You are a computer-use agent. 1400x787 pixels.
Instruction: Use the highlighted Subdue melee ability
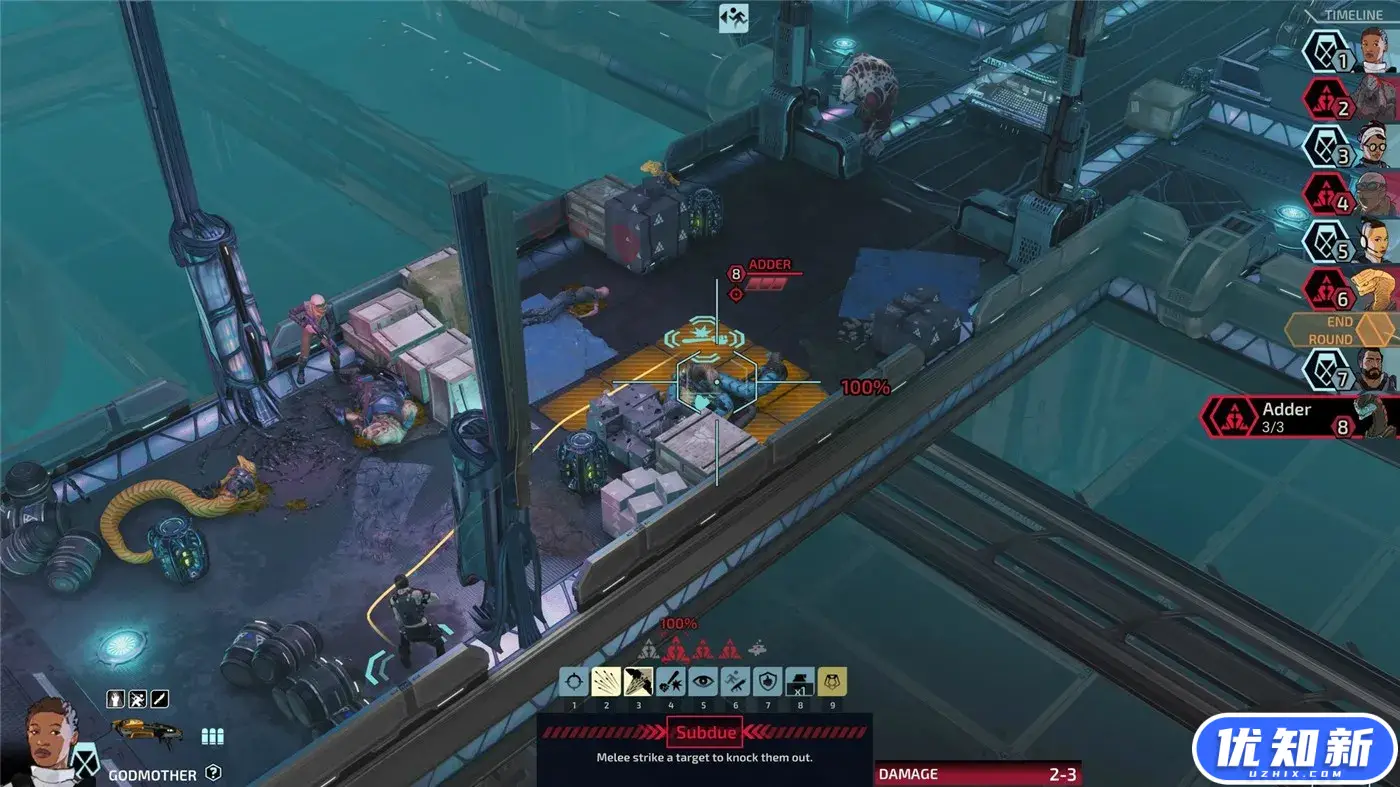638,682
